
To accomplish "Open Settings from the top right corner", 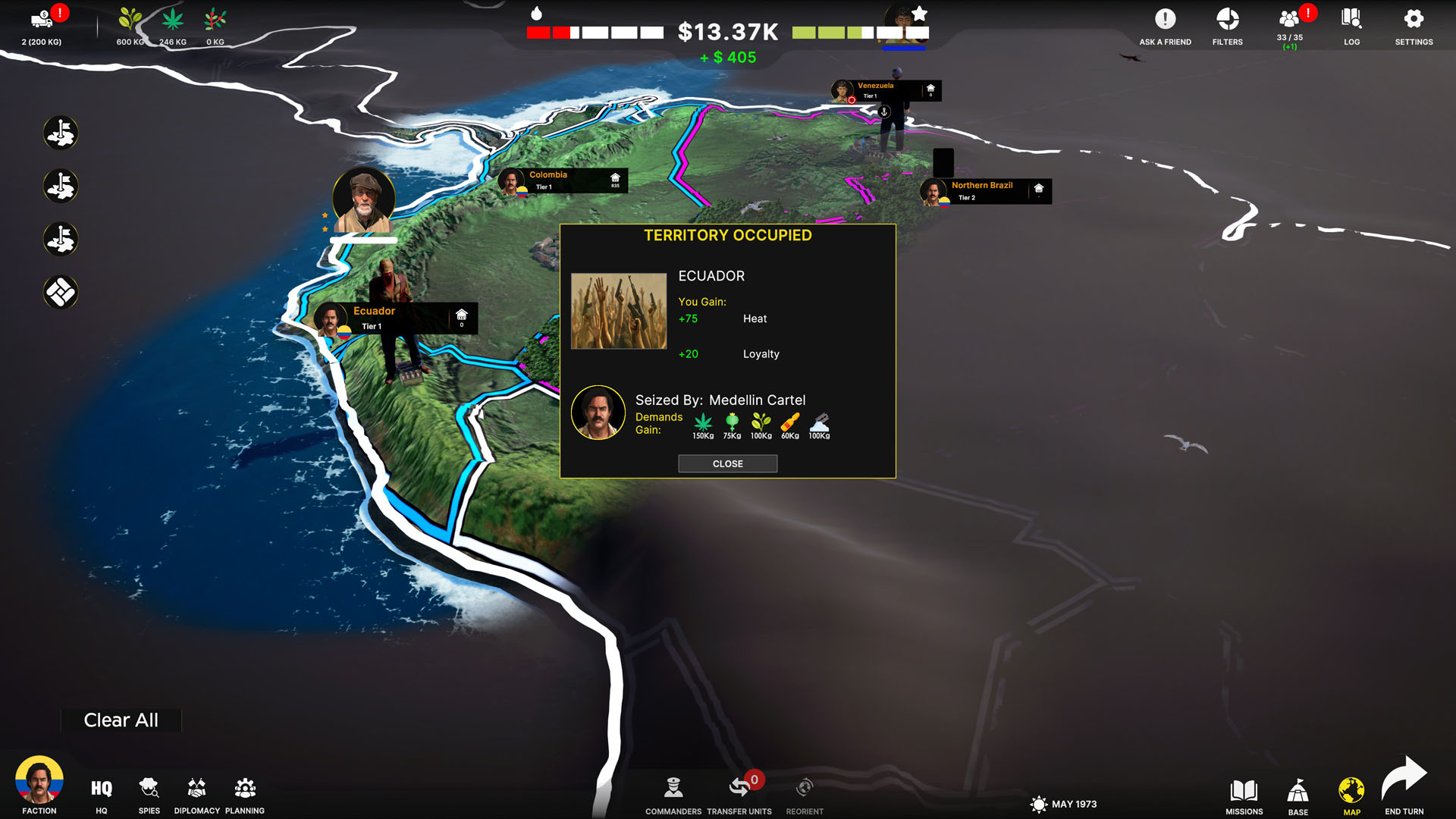I will [1414, 23].
